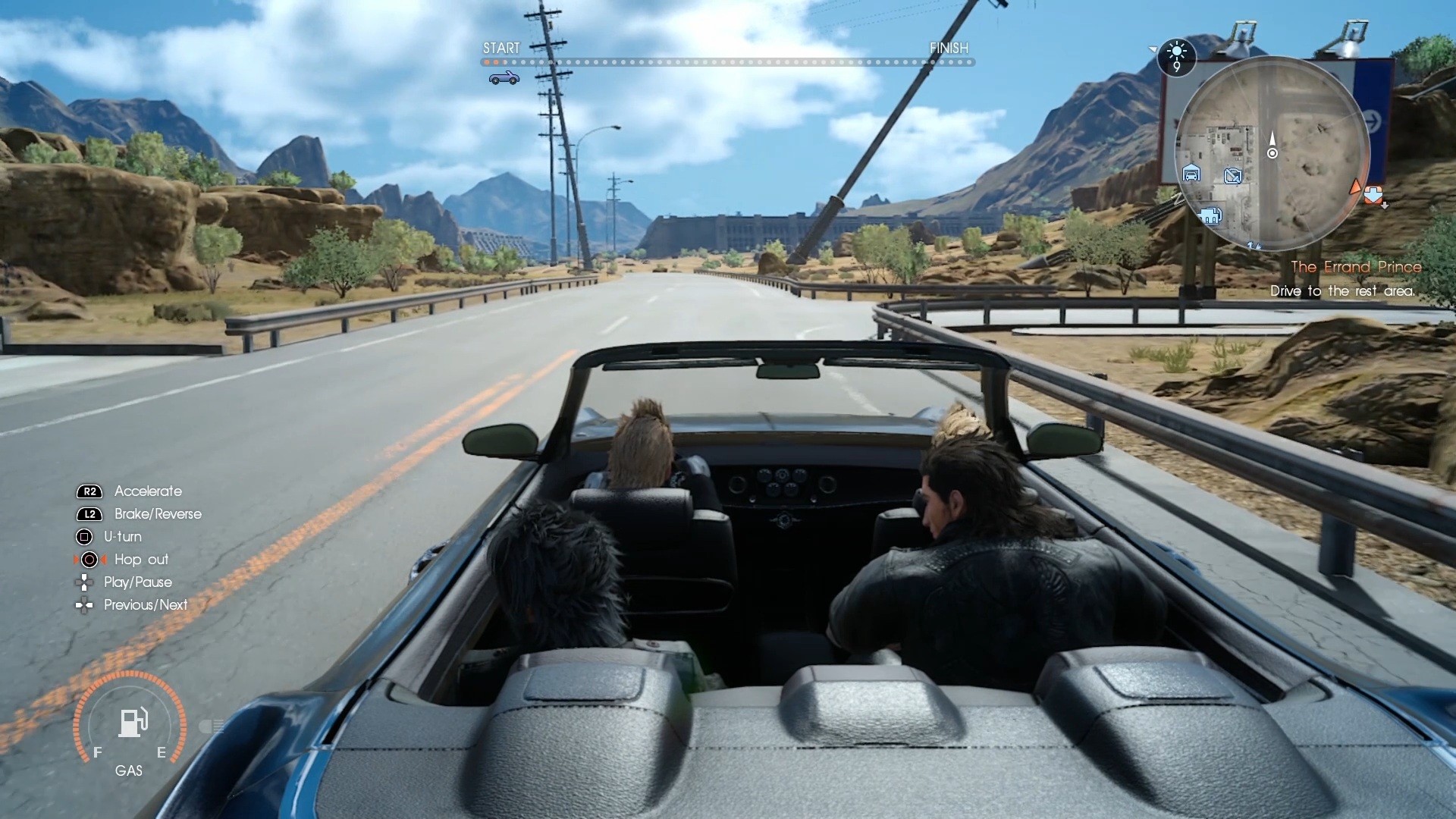Click the FINISH label on the progress bar
The height and width of the screenshot is (819, 1456).
coord(949,48)
